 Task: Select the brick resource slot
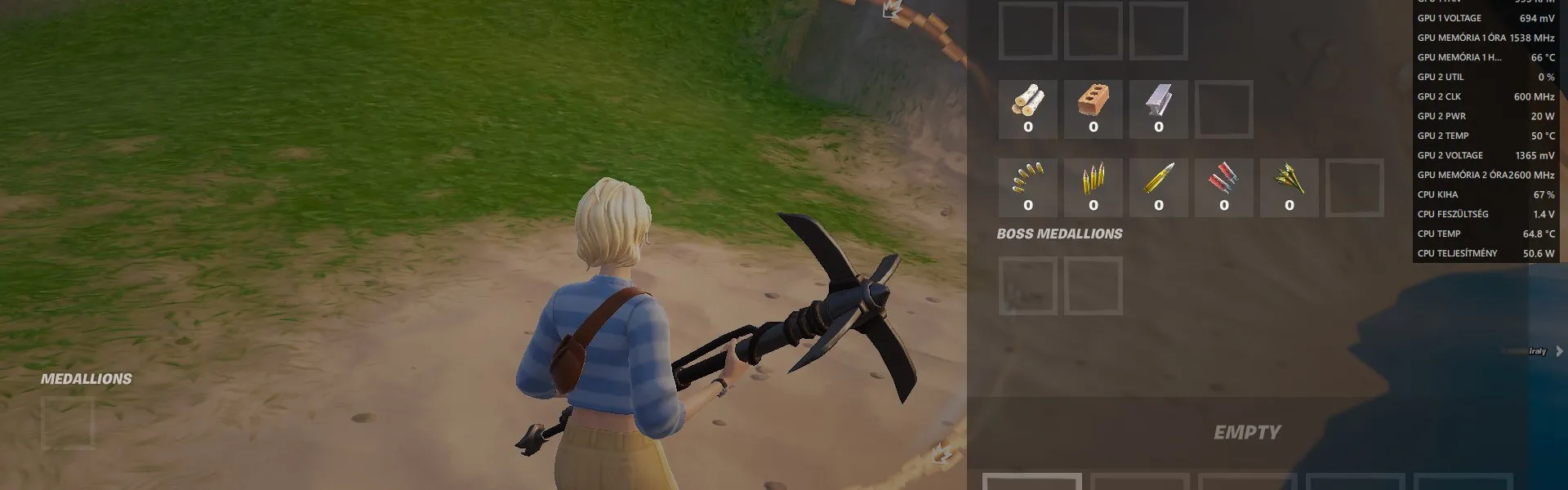(1093, 109)
